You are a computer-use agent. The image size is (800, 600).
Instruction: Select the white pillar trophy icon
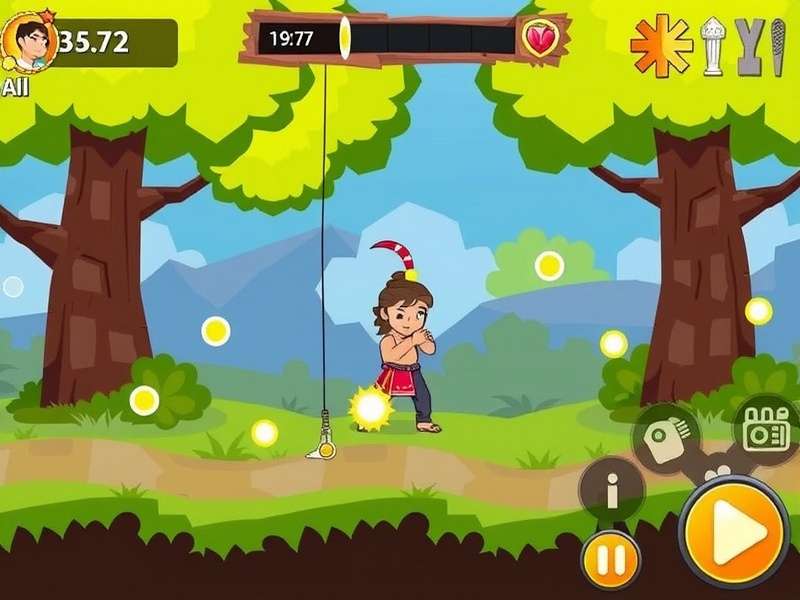click(x=712, y=46)
